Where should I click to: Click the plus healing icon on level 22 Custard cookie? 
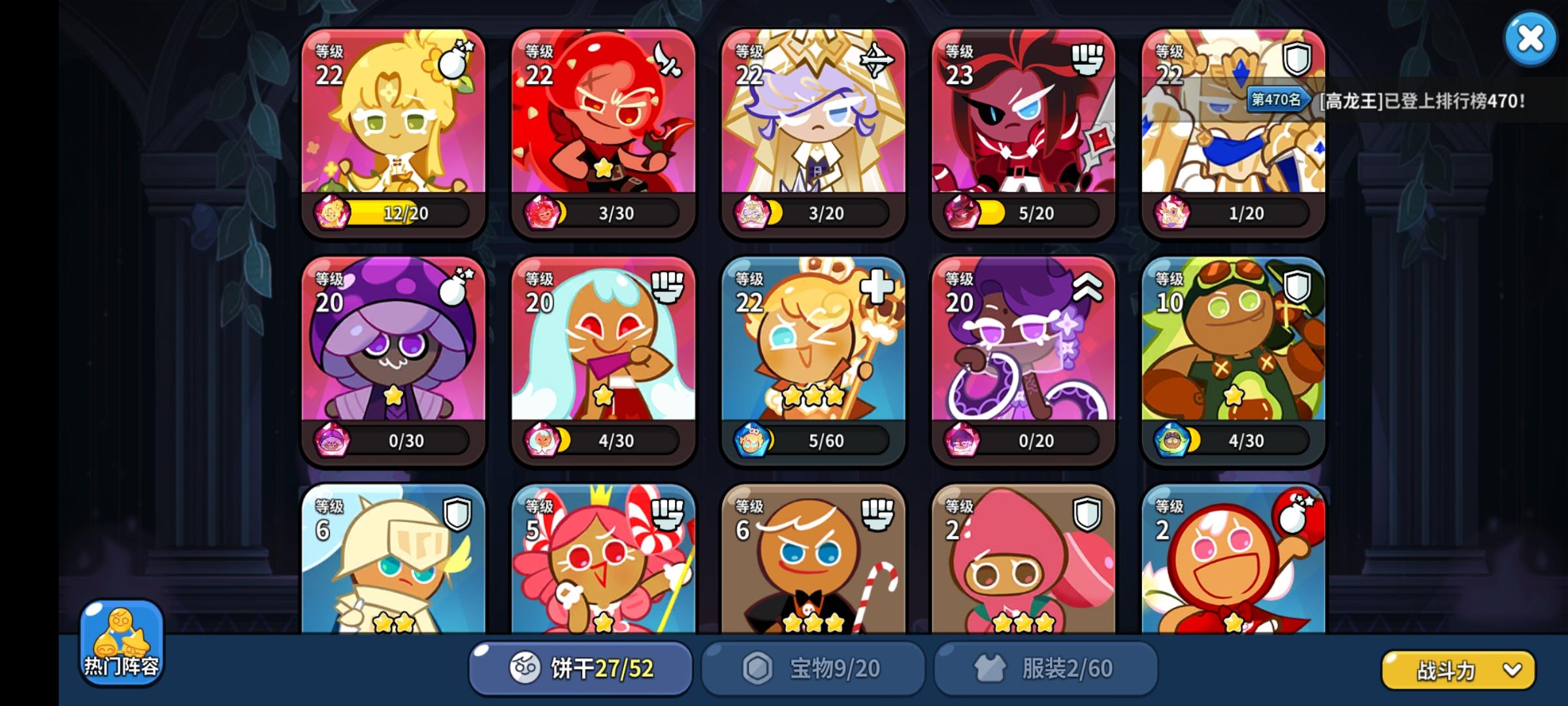(x=875, y=286)
